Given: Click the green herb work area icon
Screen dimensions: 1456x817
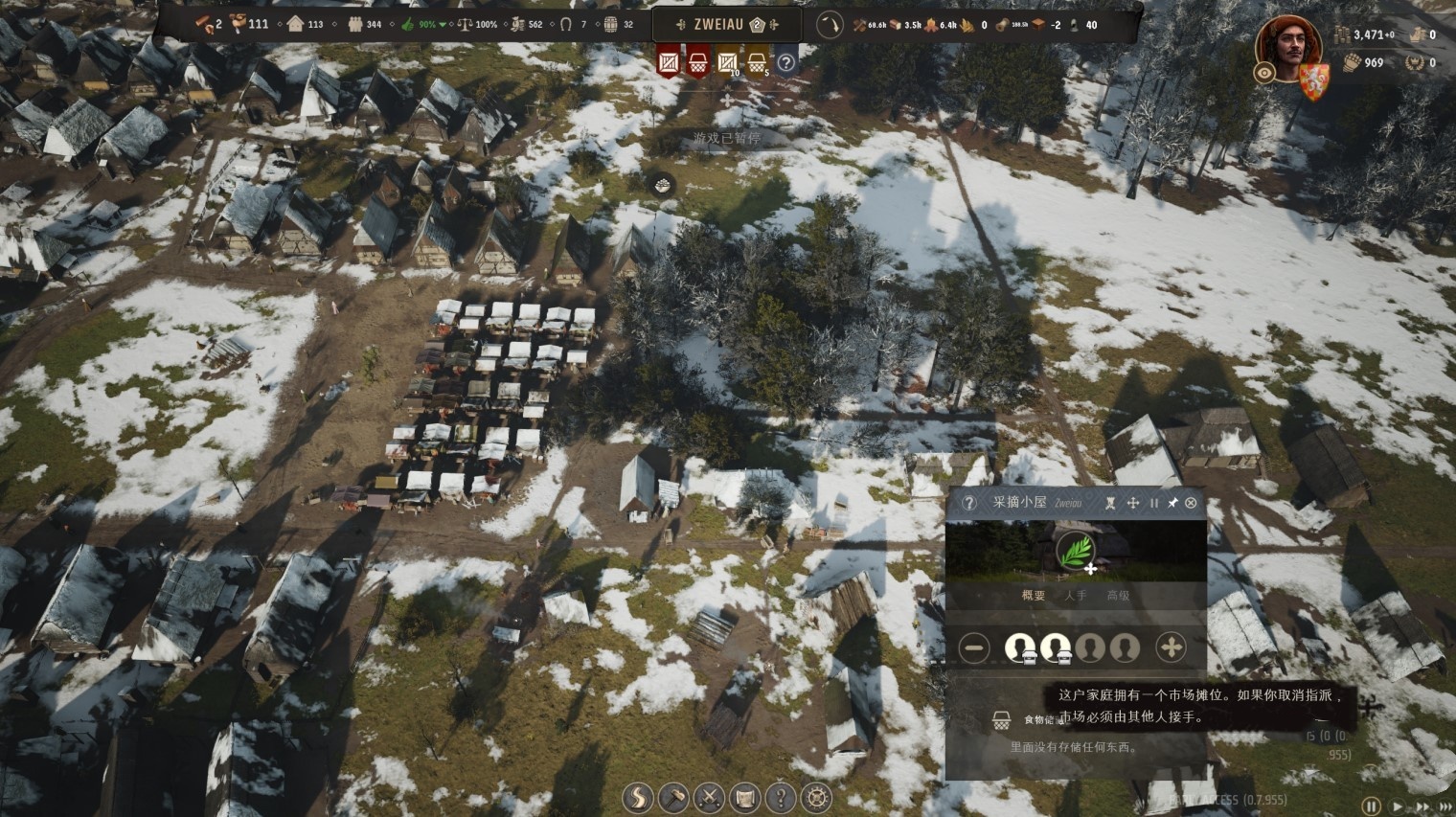Looking at the screenshot, I should (x=1076, y=553).
